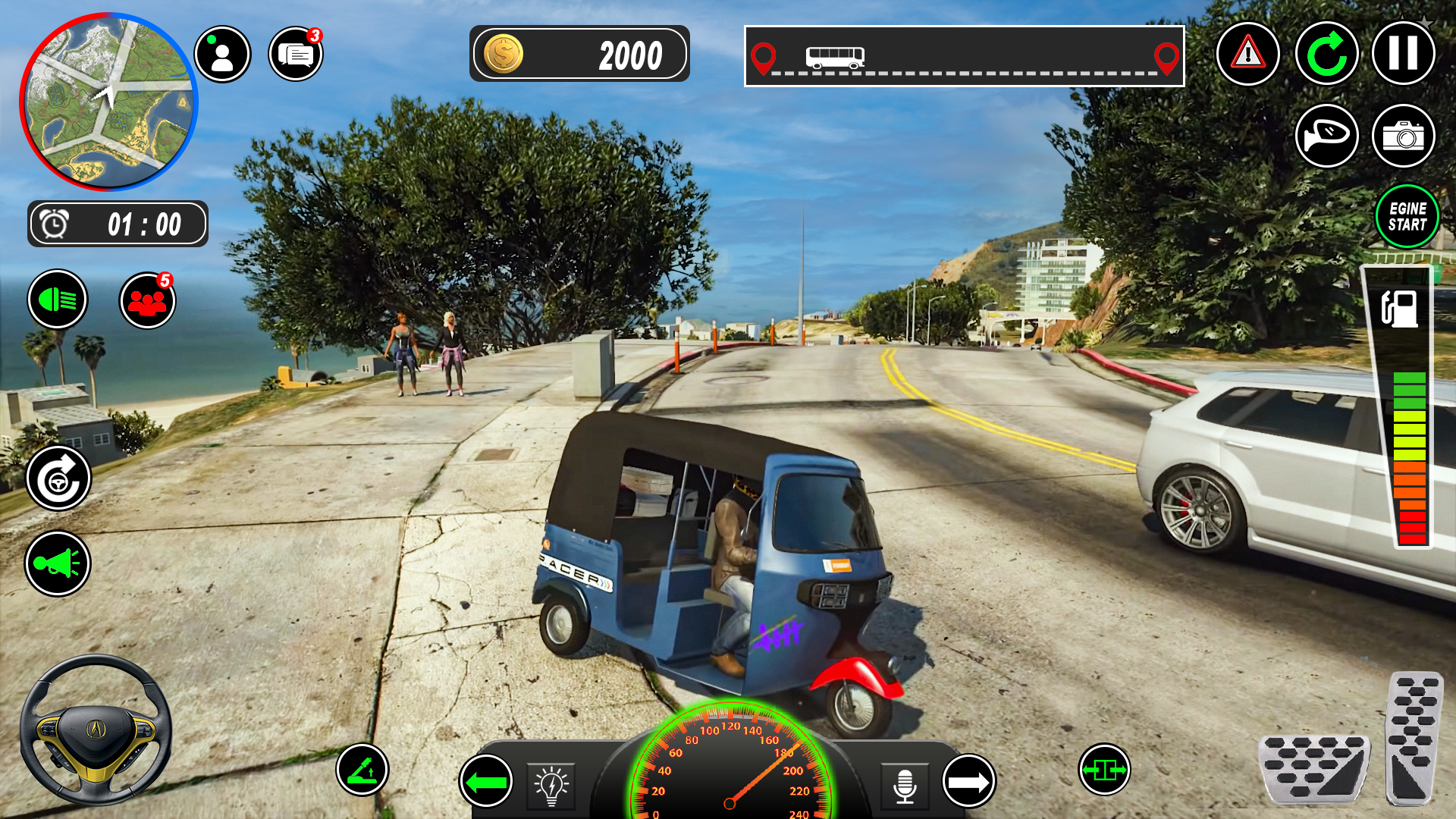Activate the left turn arrow indicator
Viewport: 1456px width, 819px height.
pos(486,781)
